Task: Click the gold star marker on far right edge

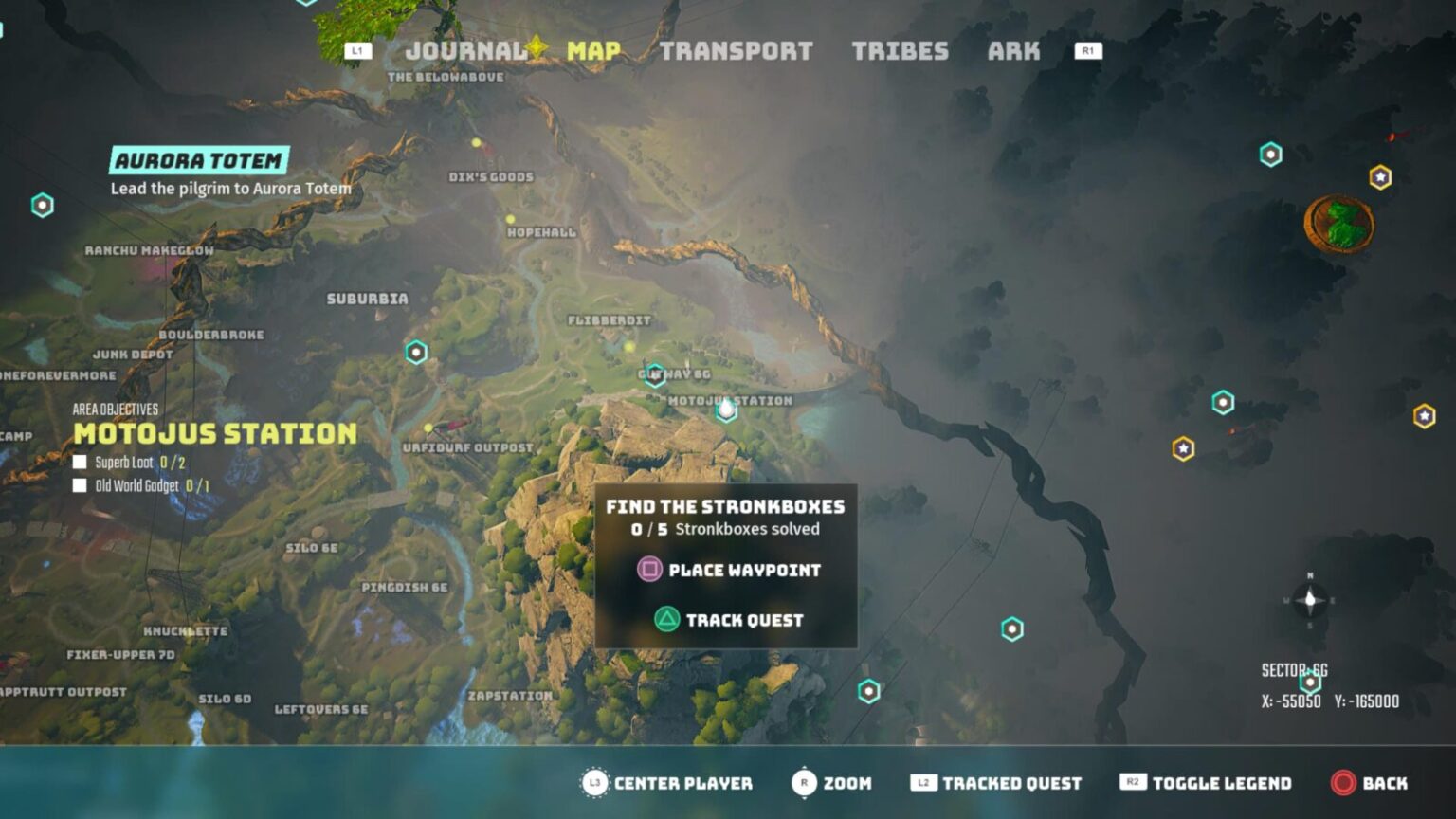Action: [1425, 414]
